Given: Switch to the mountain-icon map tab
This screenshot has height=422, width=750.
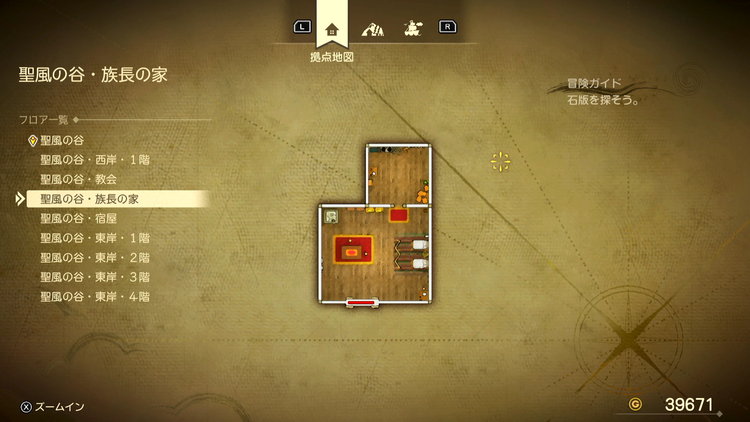Looking at the screenshot, I should 372,27.
